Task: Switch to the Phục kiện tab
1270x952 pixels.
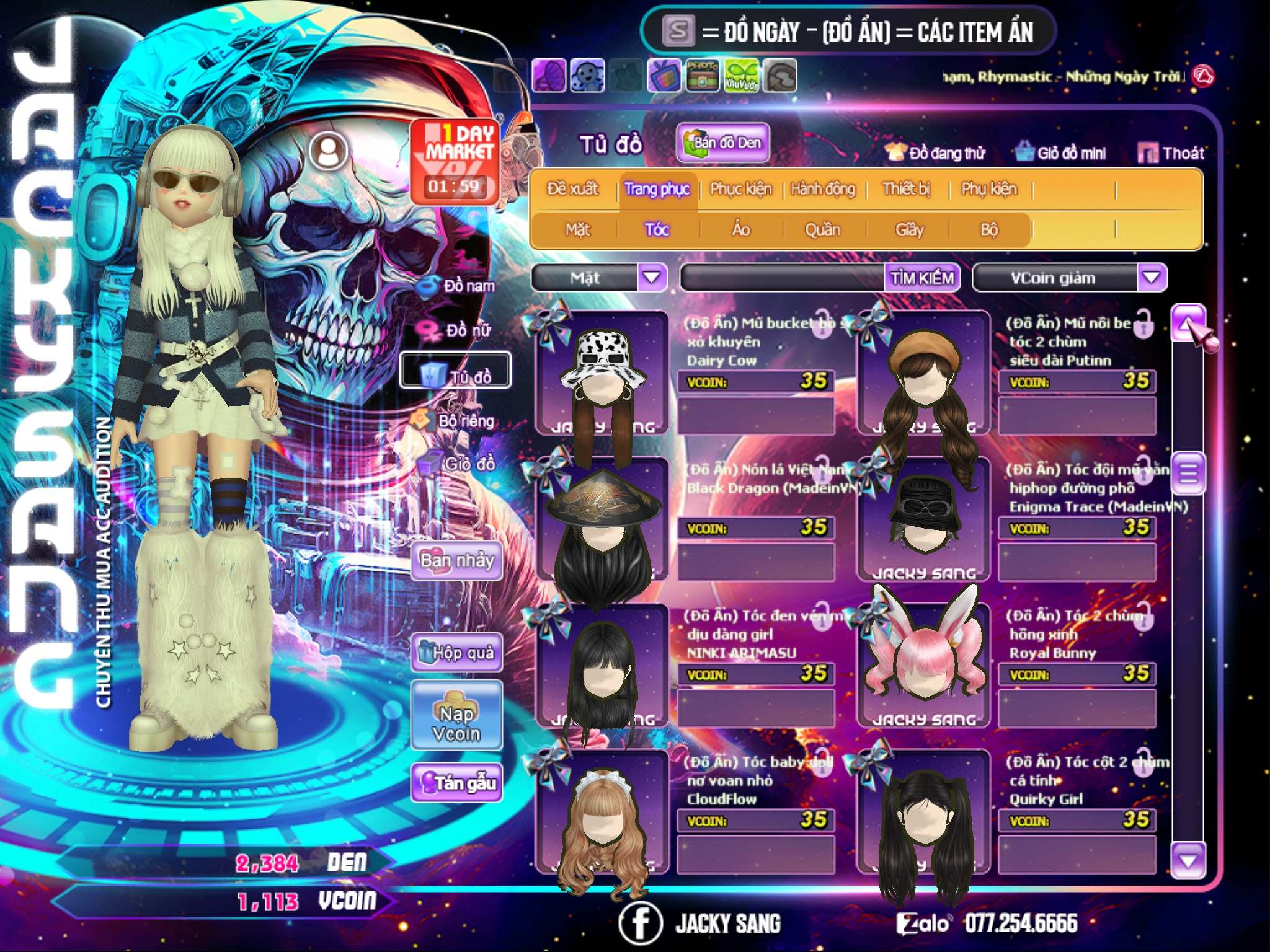Action: point(740,189)
